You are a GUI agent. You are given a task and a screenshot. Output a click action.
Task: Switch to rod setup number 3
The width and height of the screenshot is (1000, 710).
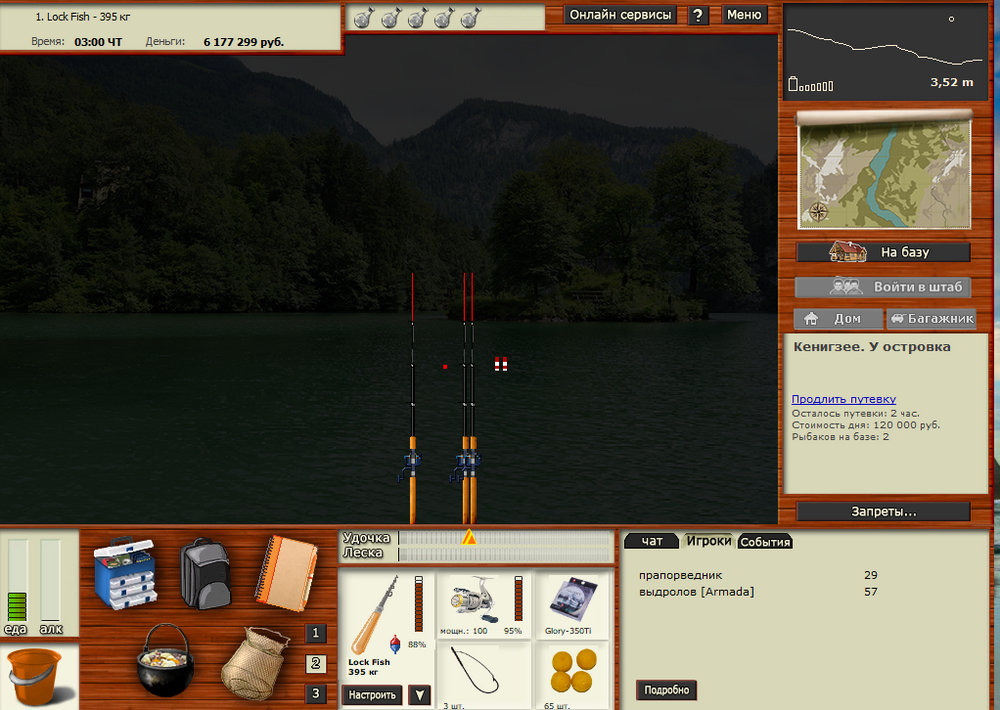(316, 693)
